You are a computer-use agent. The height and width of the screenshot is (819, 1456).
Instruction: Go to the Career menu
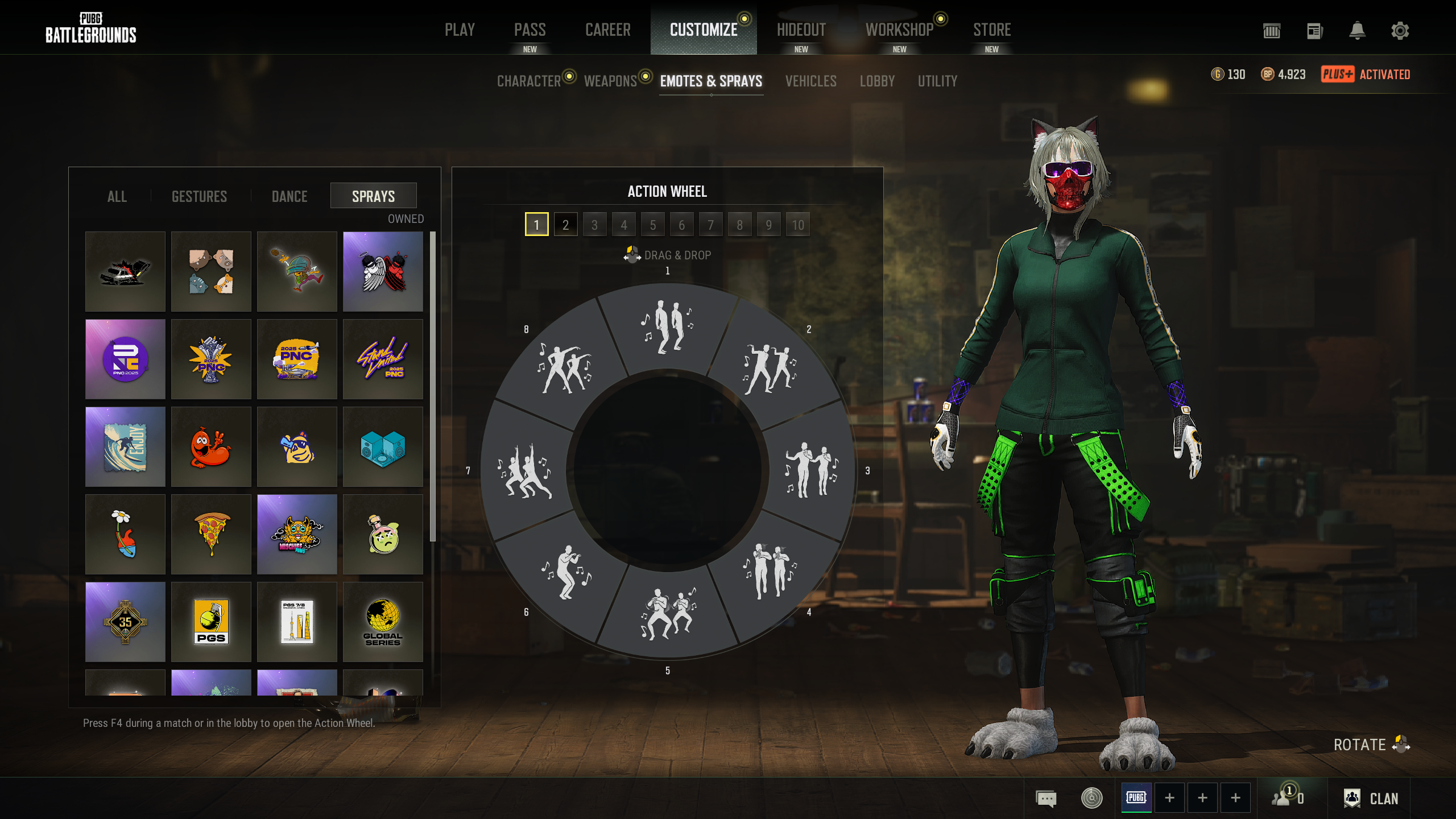point(607,30)
